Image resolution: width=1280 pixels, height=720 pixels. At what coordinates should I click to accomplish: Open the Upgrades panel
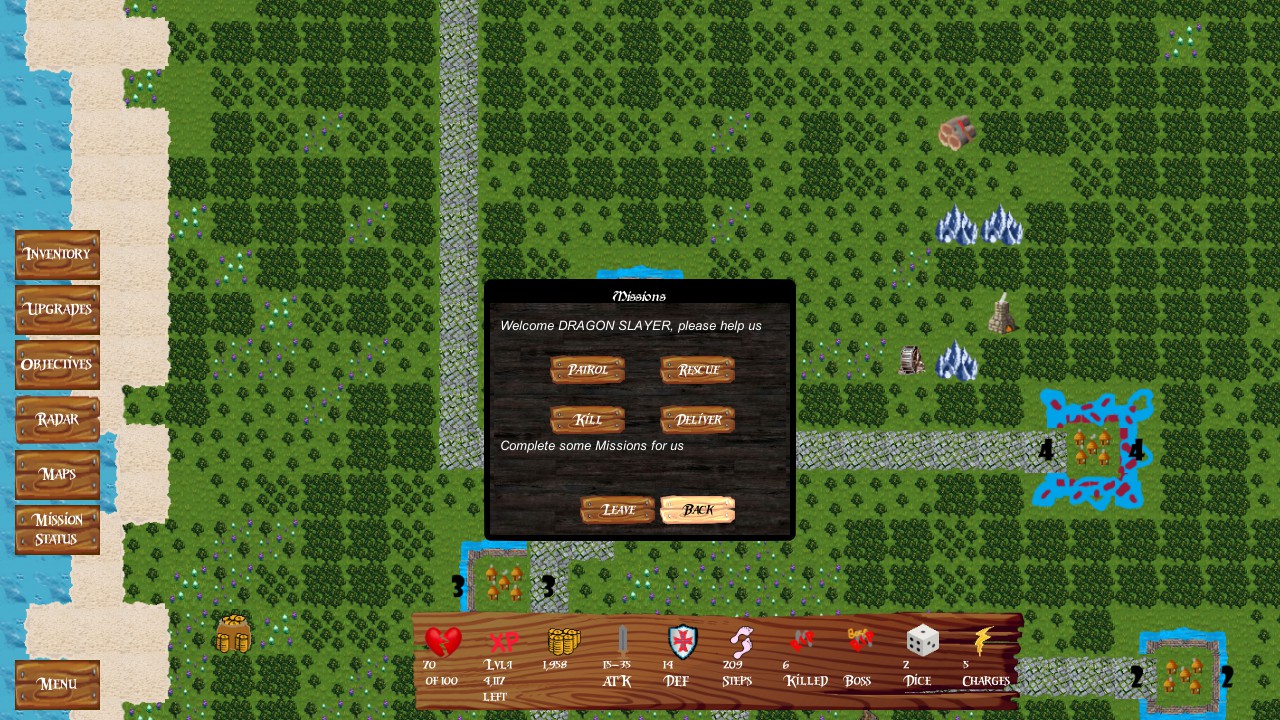click(57, 309)
